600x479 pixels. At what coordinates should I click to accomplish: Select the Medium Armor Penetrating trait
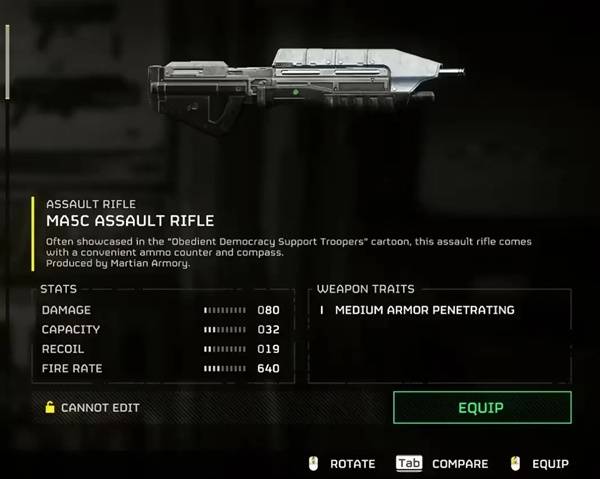424,310
